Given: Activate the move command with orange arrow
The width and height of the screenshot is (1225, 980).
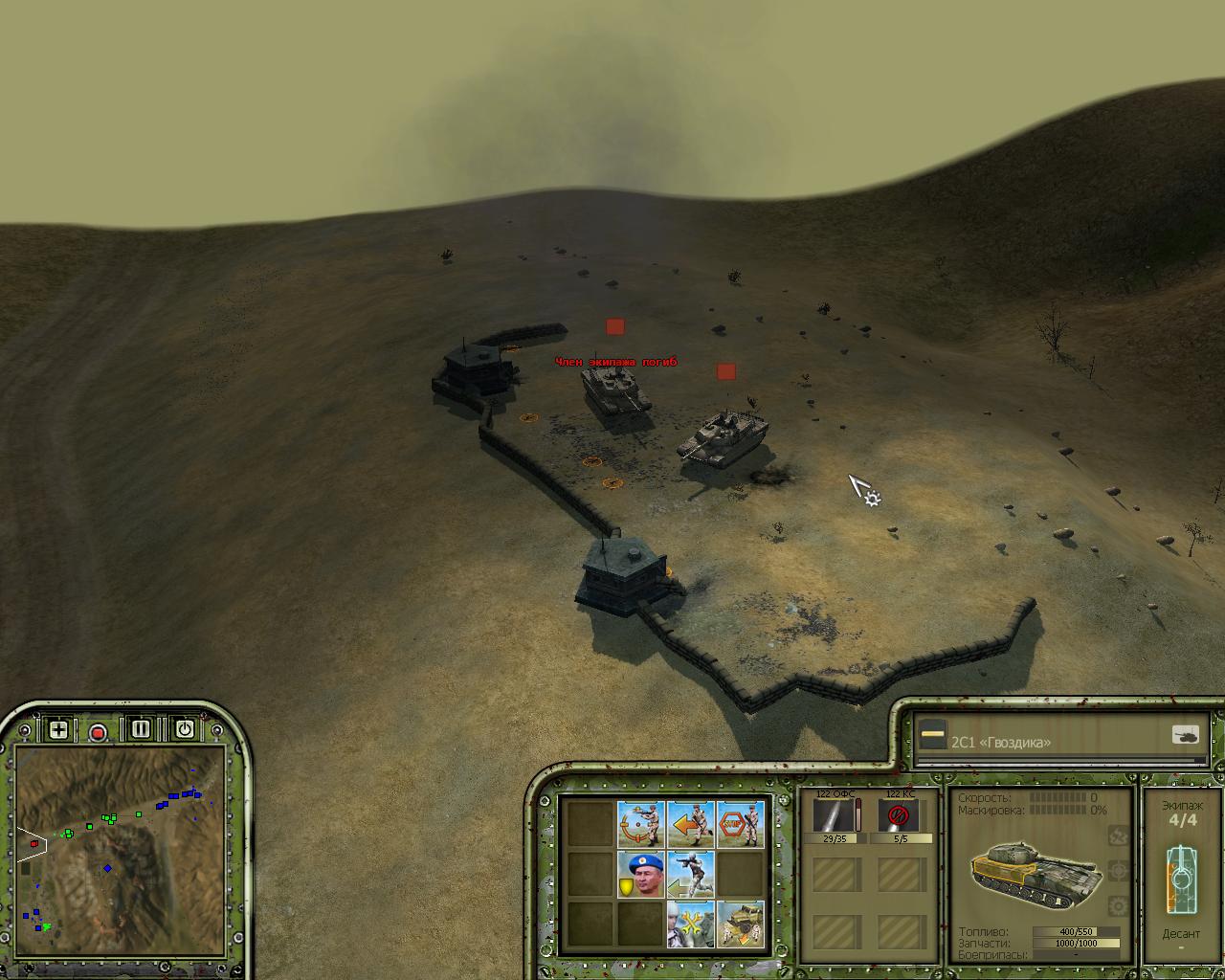Looking at the screenshot, I should (x=691, y=824).
